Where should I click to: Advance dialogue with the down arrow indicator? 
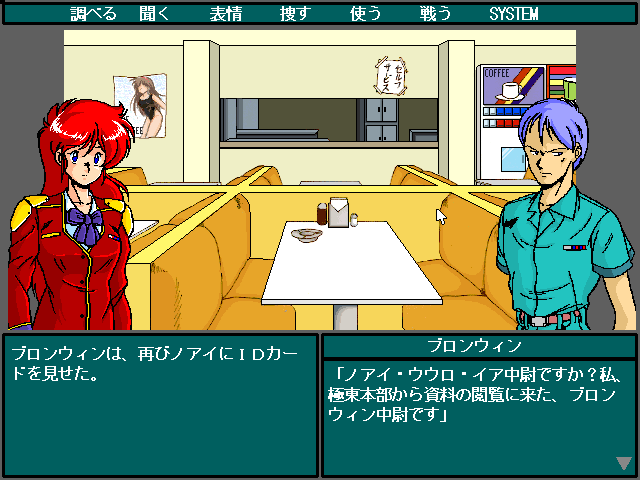[624, 463]
